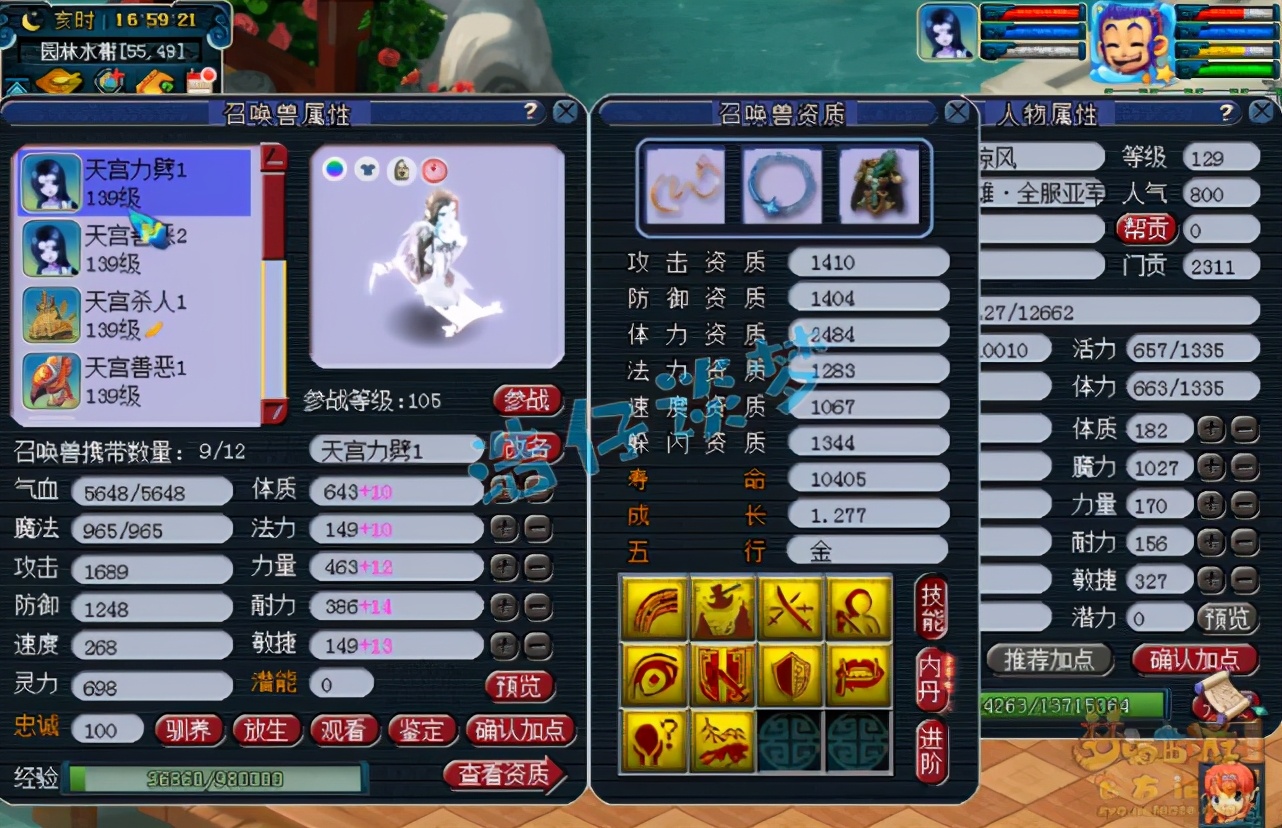
Task: Open the pet dye color wheel icon
Action: pyautogui.click(x=334, y=168)
